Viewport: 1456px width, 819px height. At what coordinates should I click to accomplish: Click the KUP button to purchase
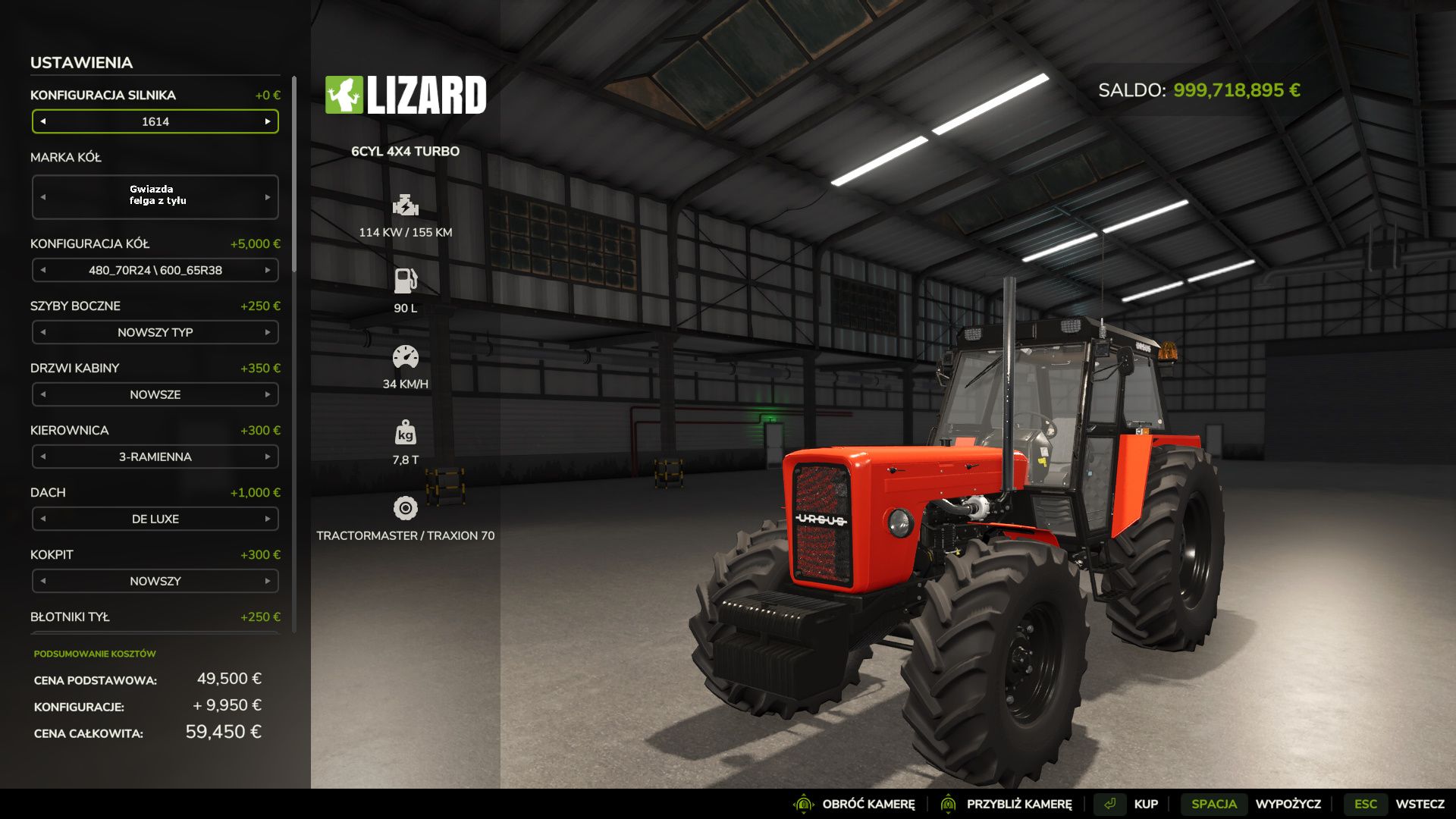(1146, 803)
